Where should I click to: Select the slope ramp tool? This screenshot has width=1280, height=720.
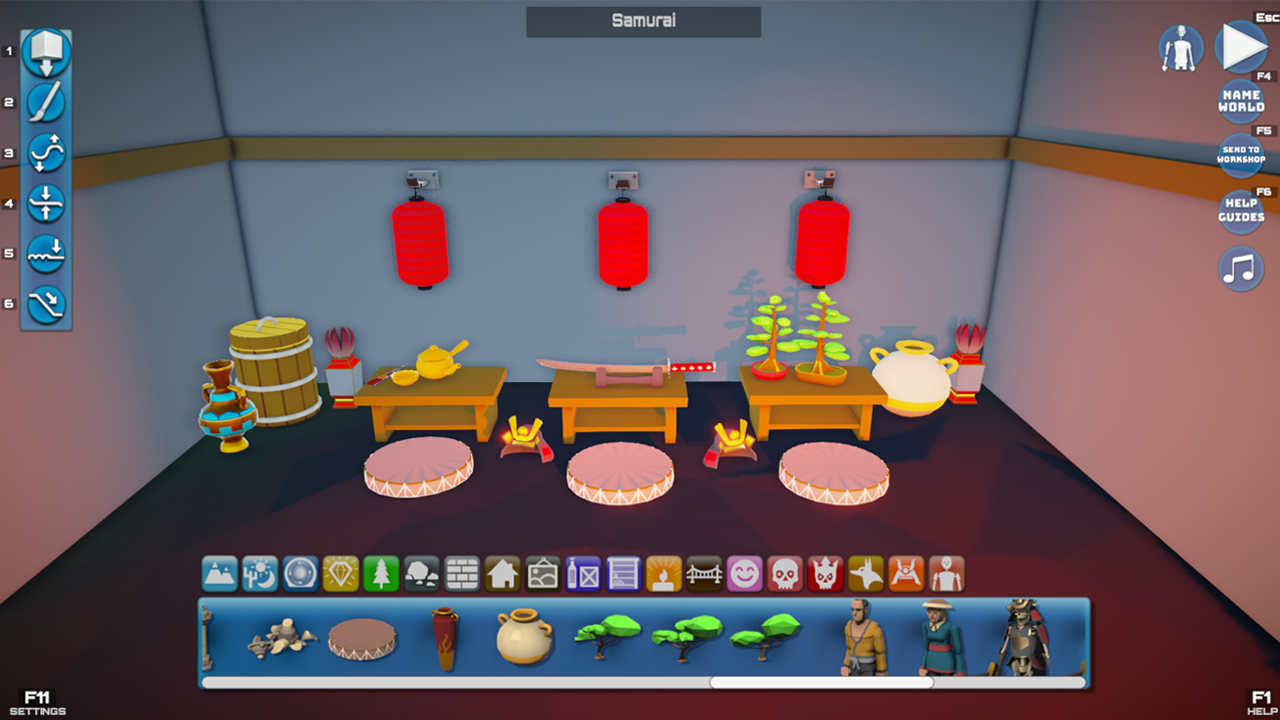click(x=45, y=303)
